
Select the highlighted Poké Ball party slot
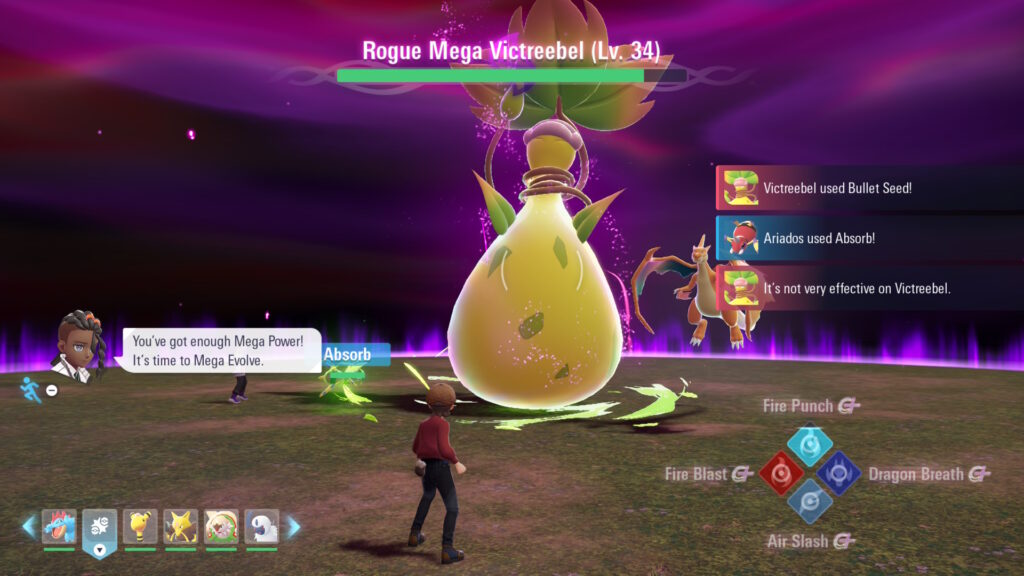point(99,527)
